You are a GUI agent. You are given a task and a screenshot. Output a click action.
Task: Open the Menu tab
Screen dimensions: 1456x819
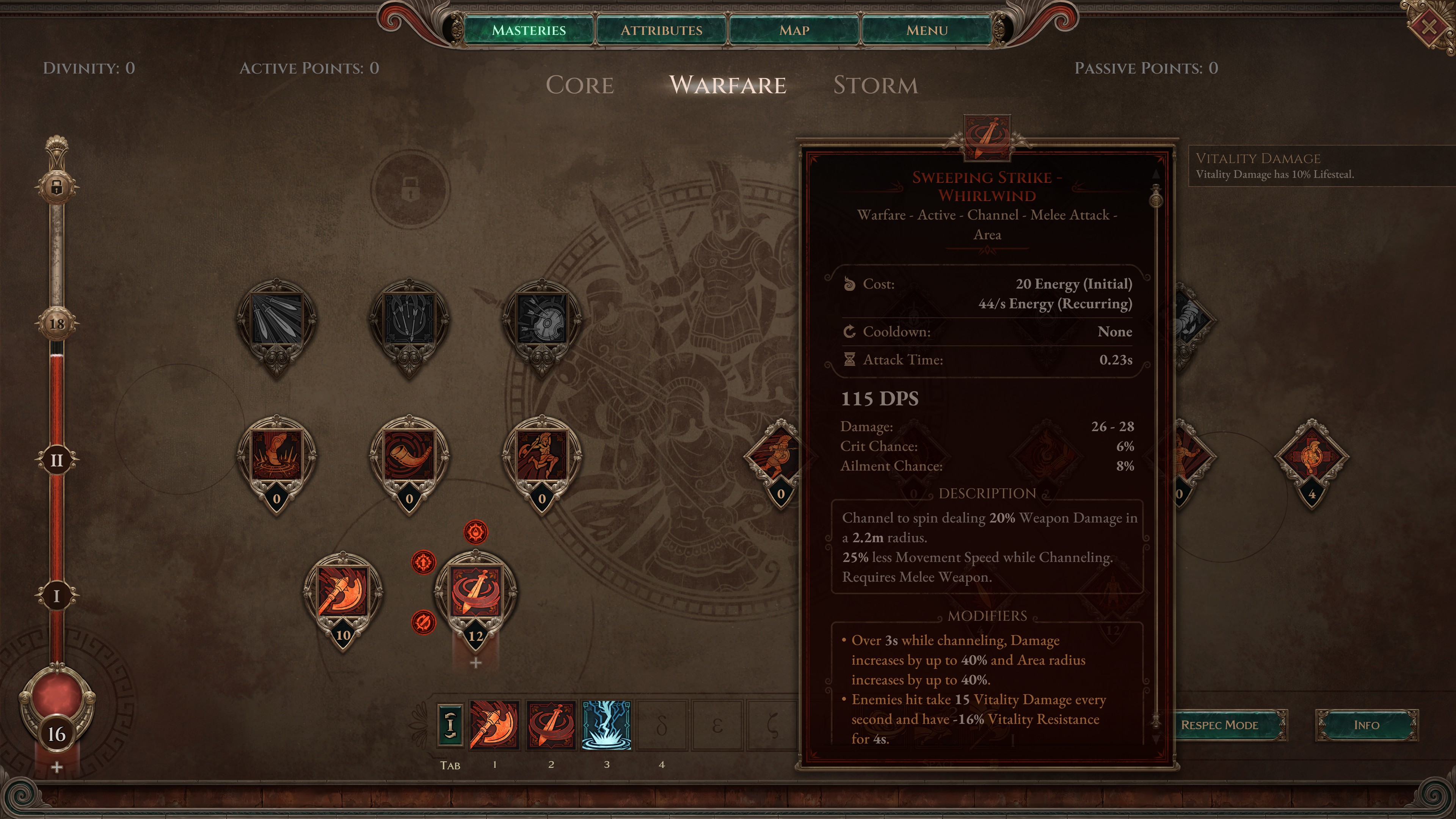(926, 30)
